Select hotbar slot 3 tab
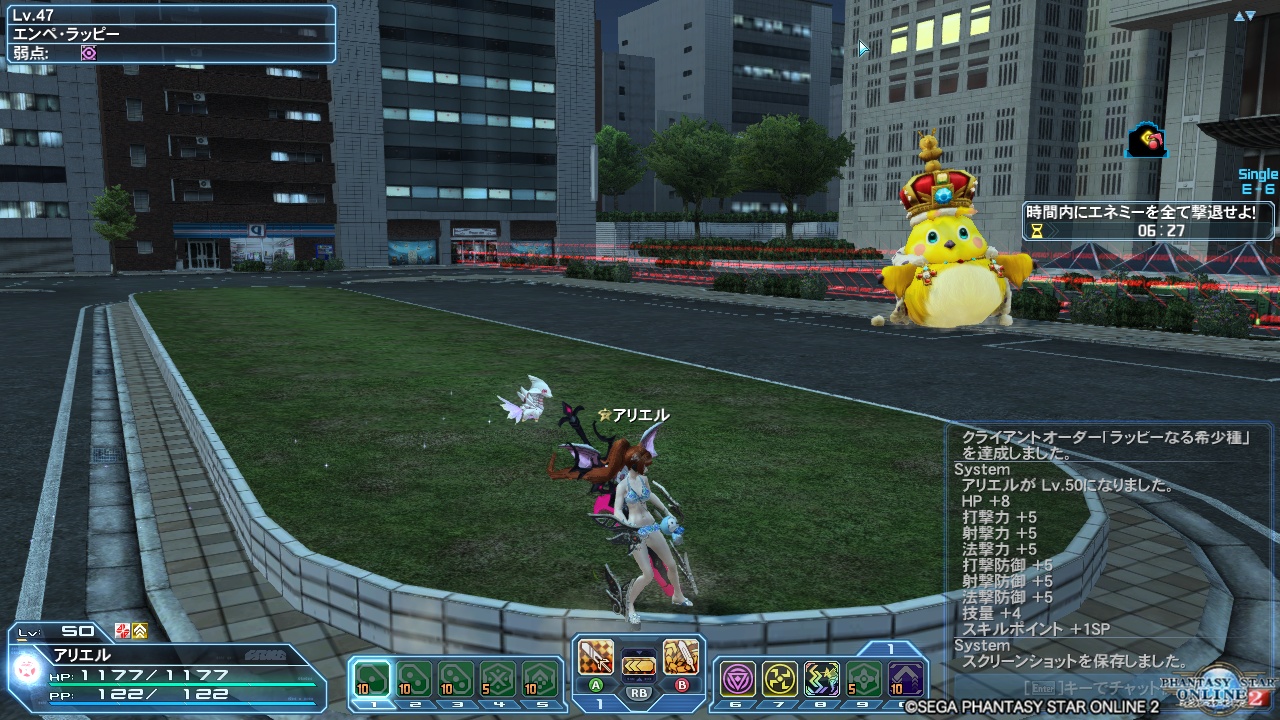 pyautogui.click(x=459, y=702)
